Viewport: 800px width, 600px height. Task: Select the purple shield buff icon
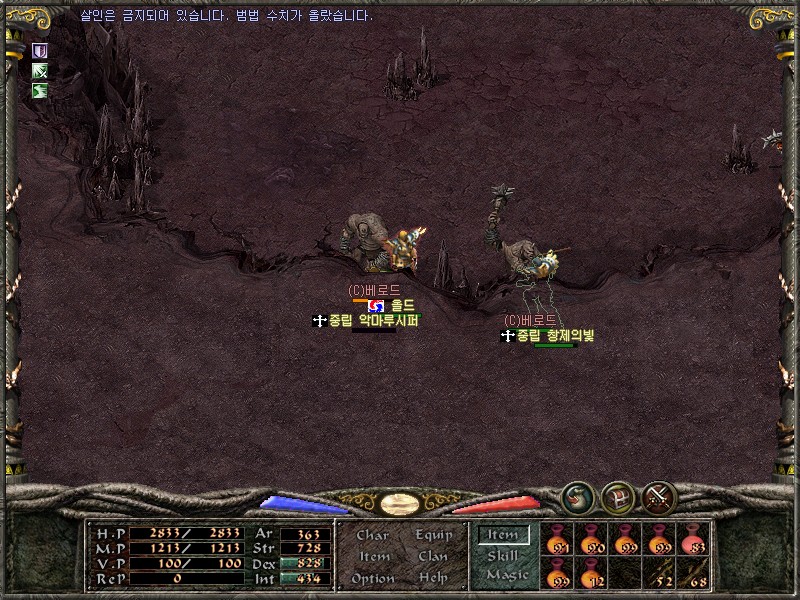[40, 50]
